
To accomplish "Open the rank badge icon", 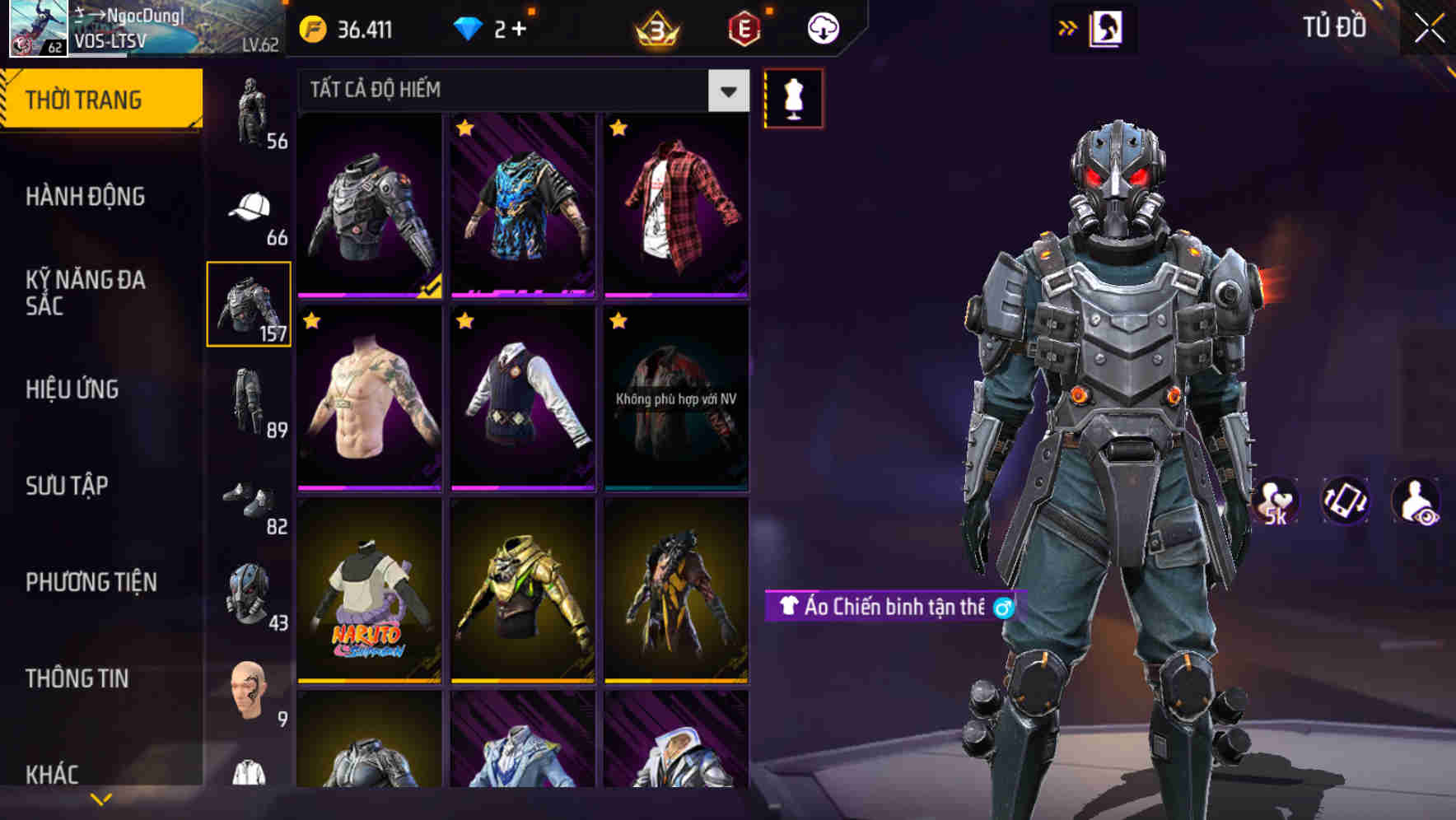I will pos(655,27).
